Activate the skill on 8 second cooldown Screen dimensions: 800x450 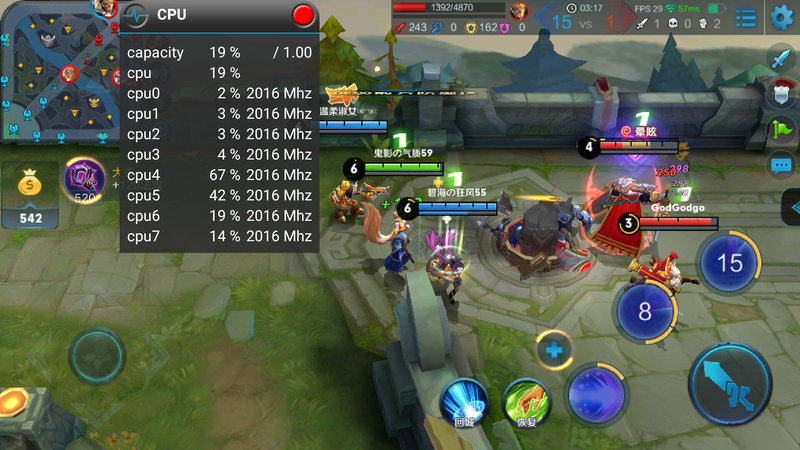[645, 311]
